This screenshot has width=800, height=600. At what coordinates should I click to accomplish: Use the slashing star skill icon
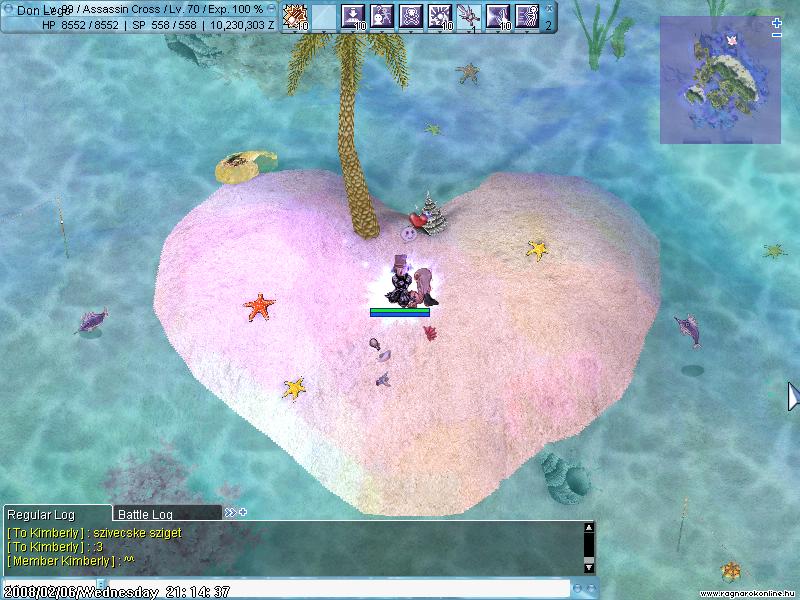point(498,16)
